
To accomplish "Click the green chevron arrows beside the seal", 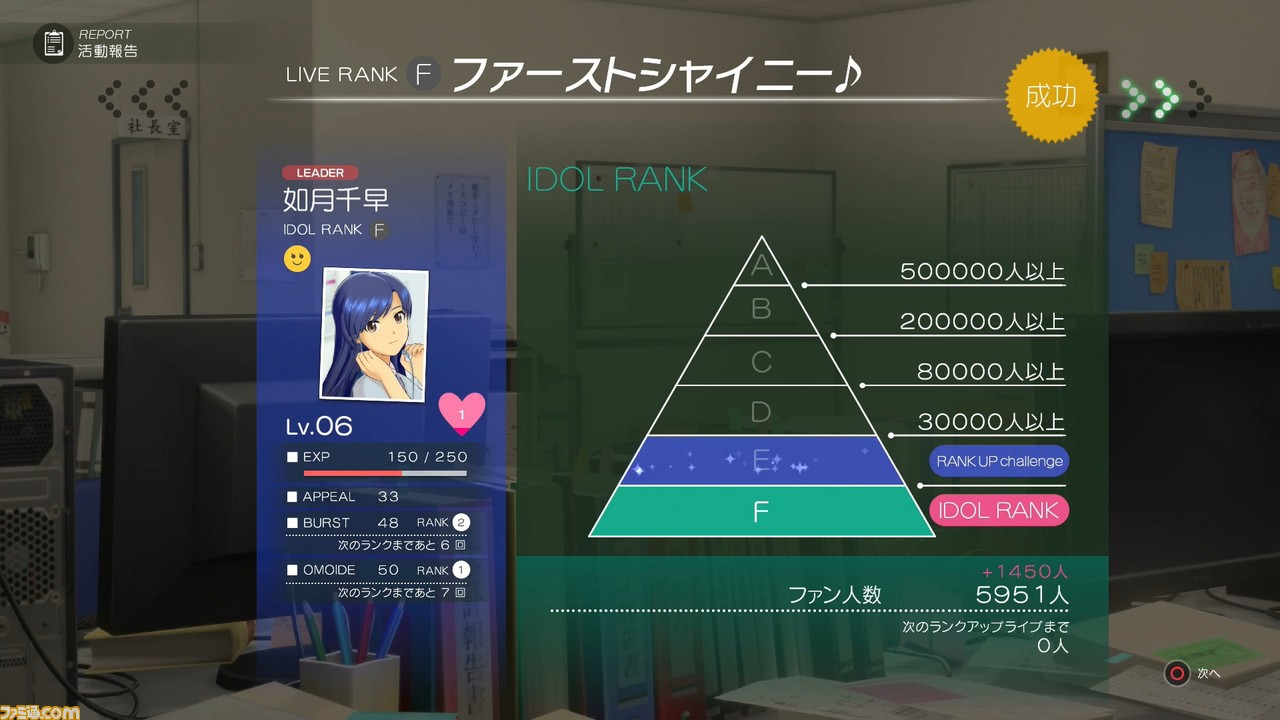I will [x=1152, y=96].
